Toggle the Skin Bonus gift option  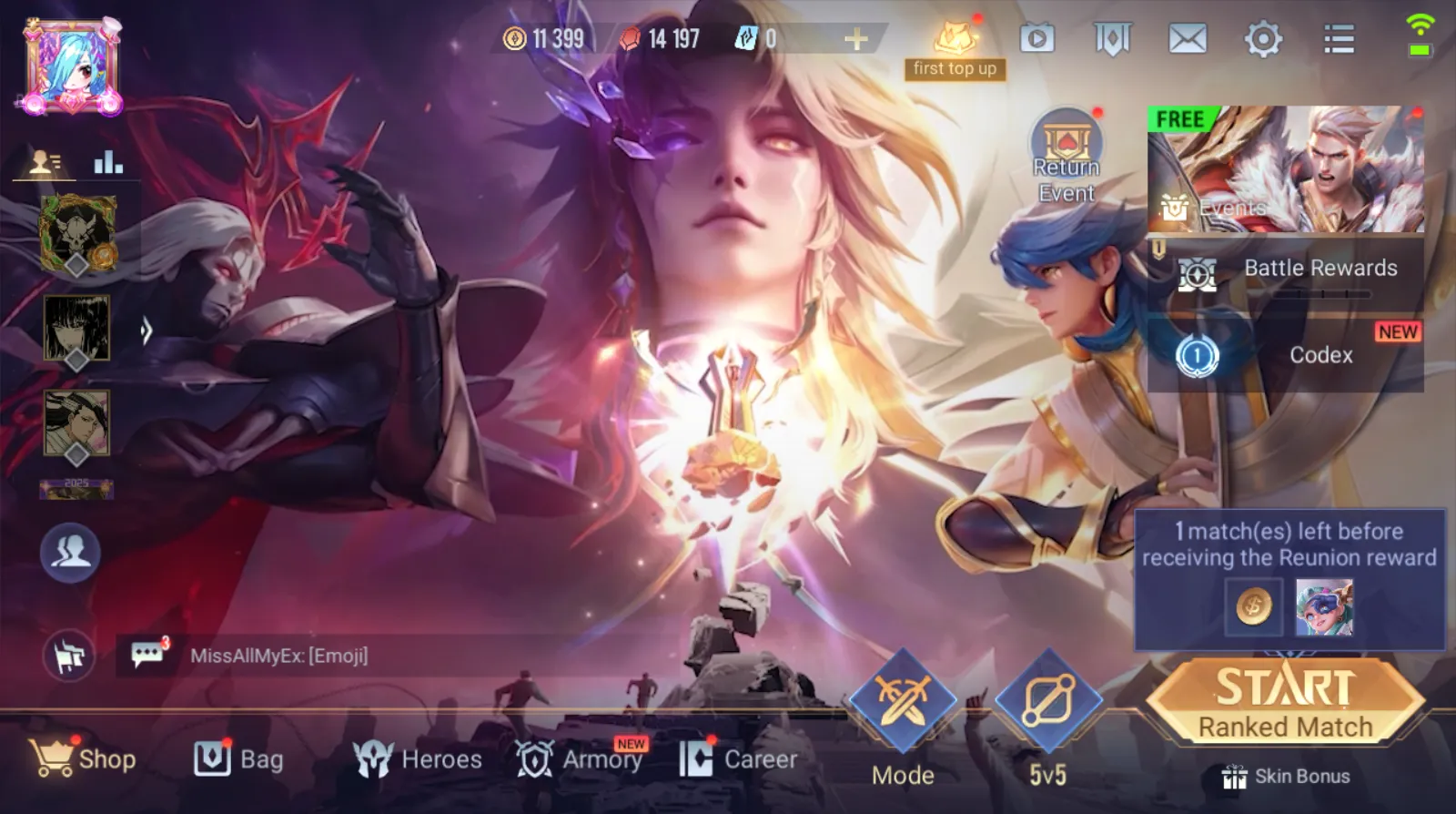click(1286, 777)
